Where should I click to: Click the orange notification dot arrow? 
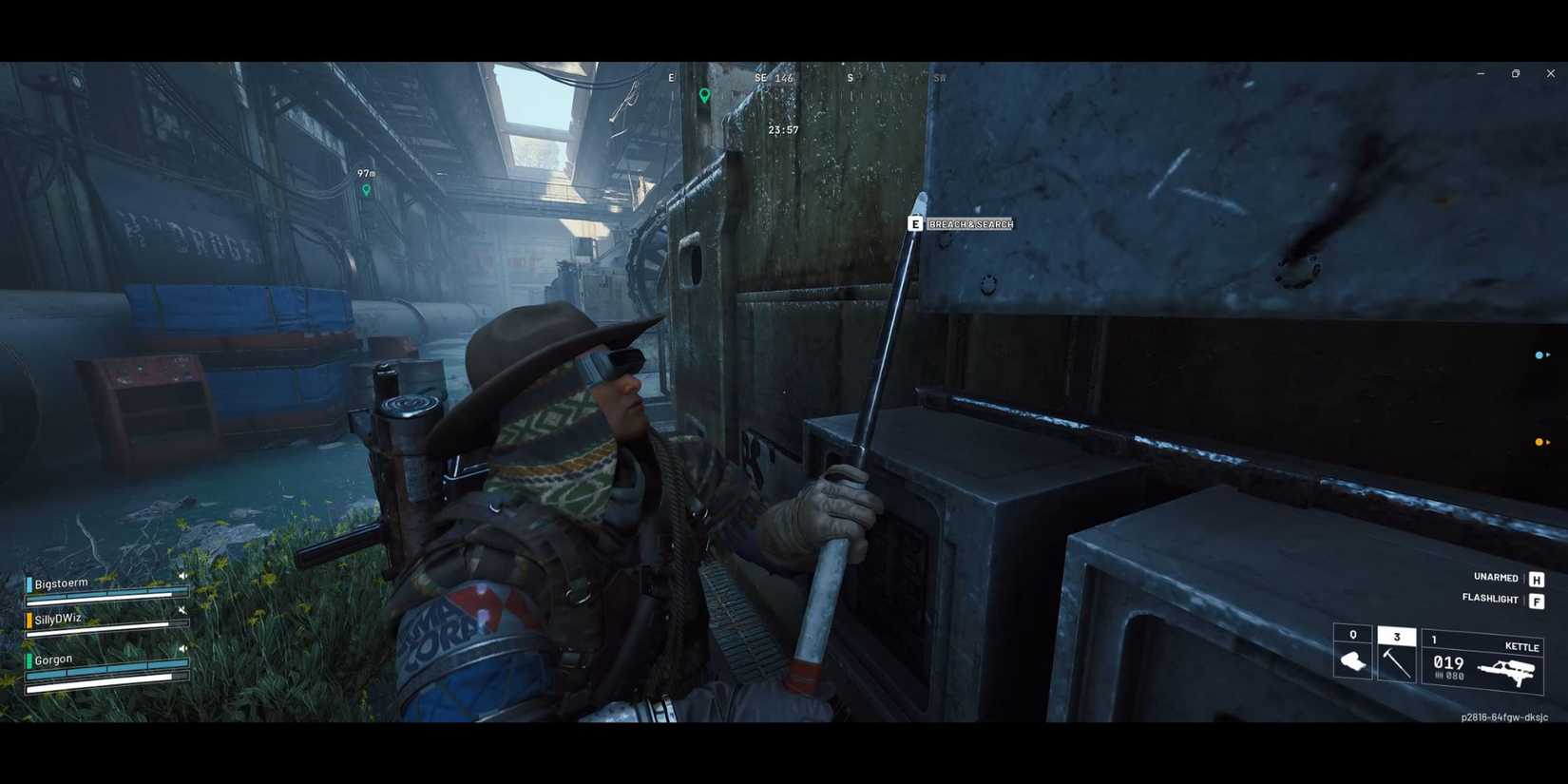tap(1540, 441)
